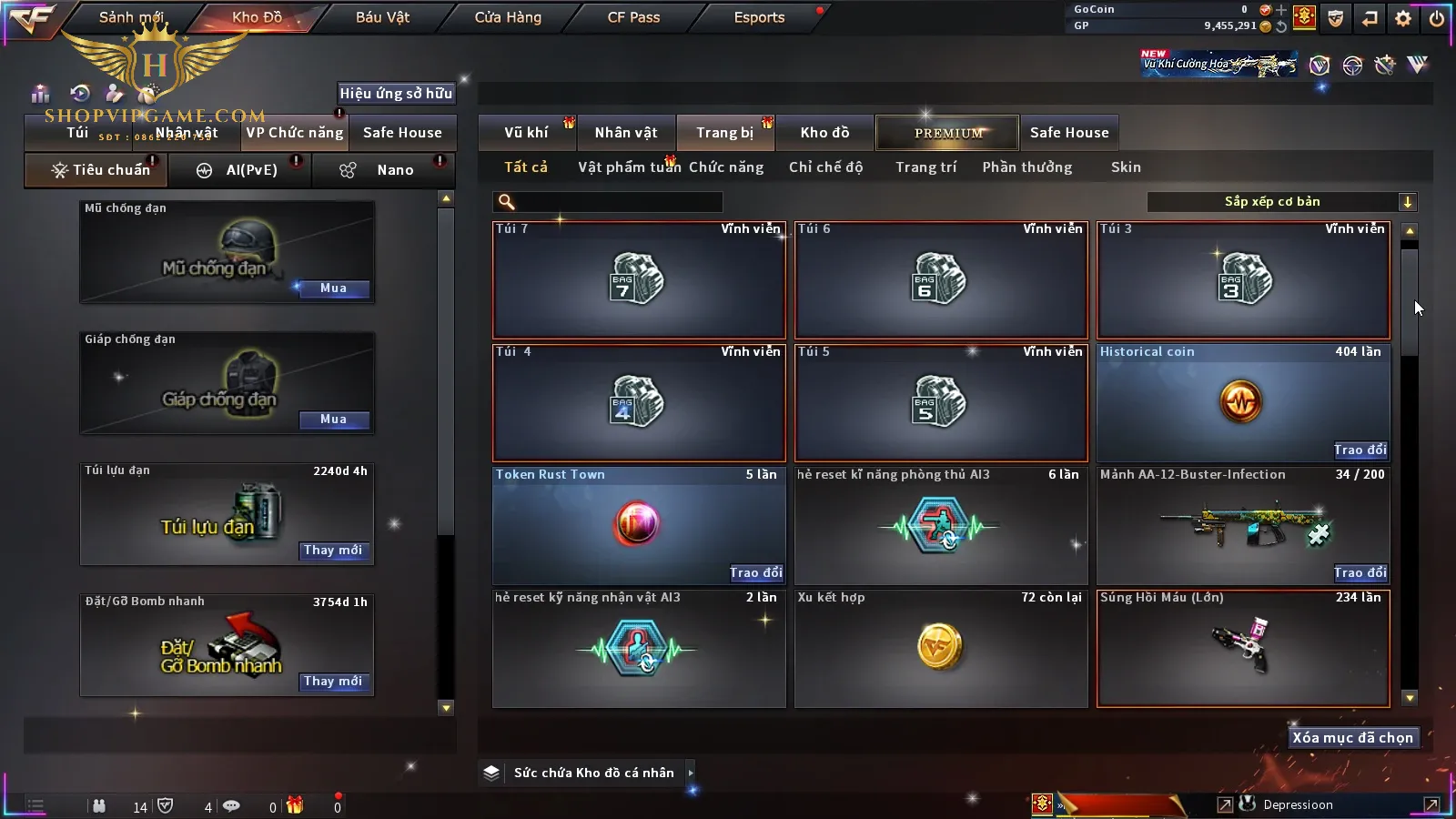The width and height of the screenshot is (1456, 819).
Task: Open the settings gear icon
Action: [1403, 17]
